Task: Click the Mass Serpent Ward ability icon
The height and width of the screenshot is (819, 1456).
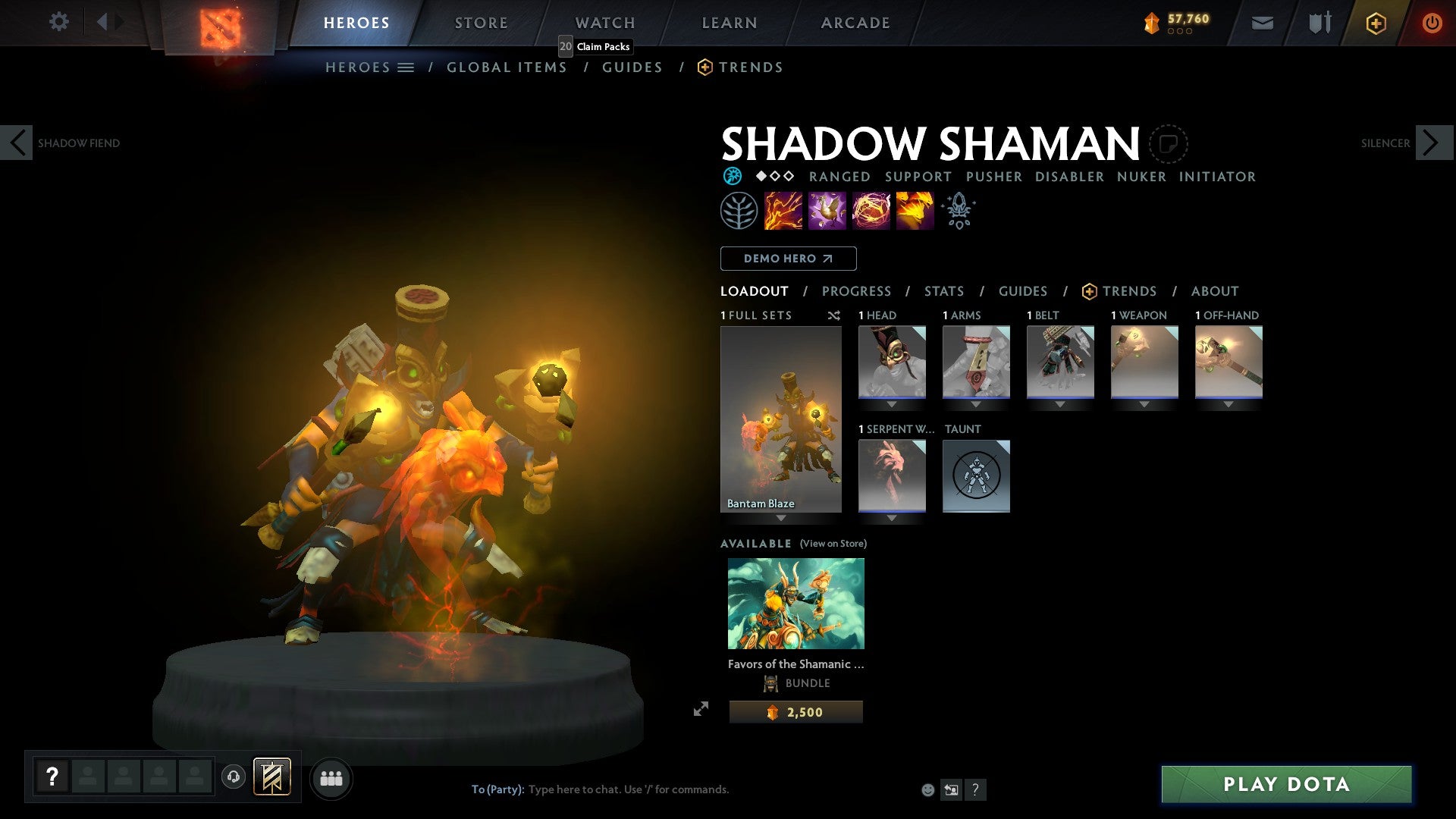Action: click(x=914, y=210)
